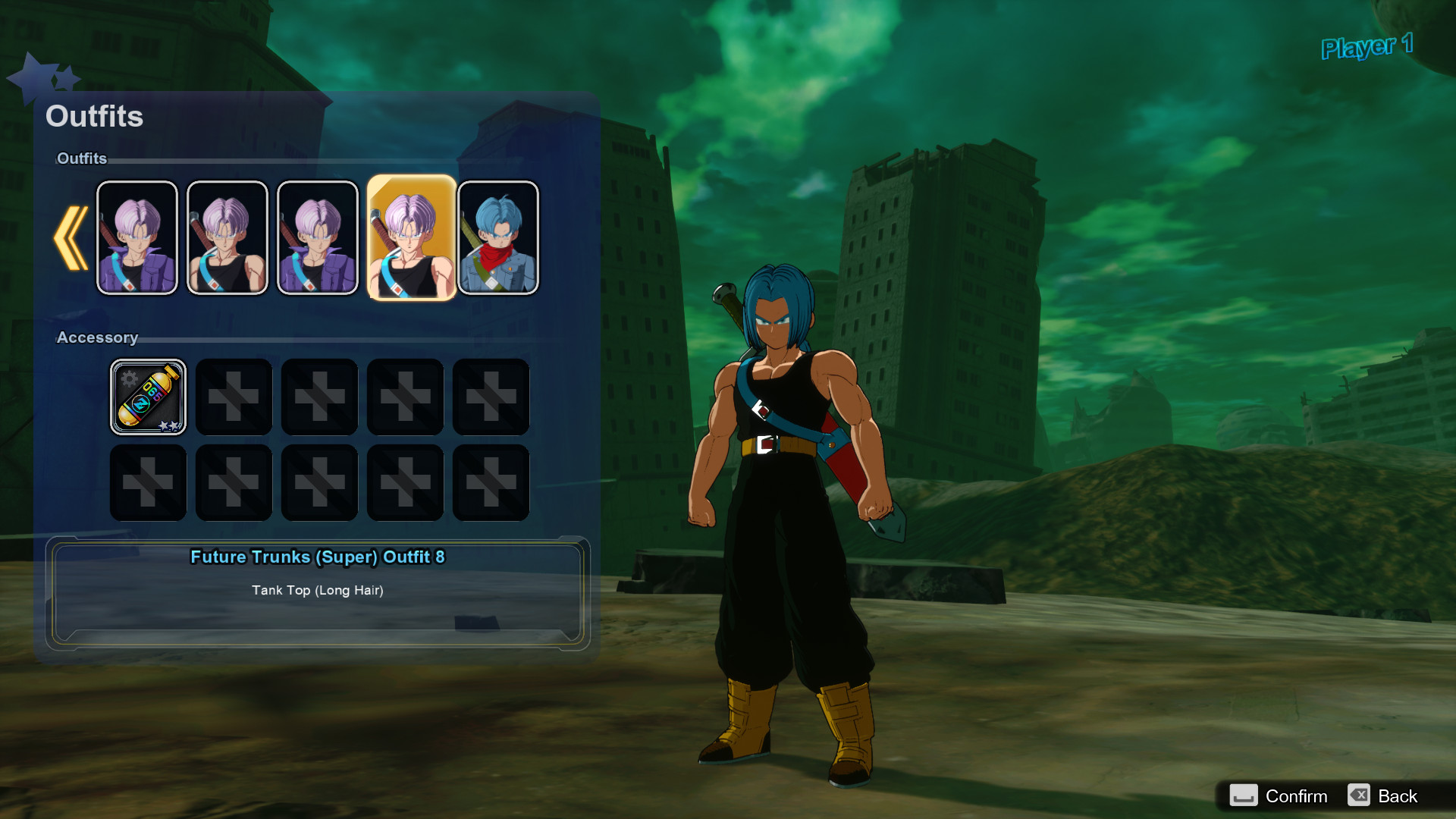1456x819 pixels.
Task: Open accessory settings via the gear icon
Action: (x=129, y=376)
